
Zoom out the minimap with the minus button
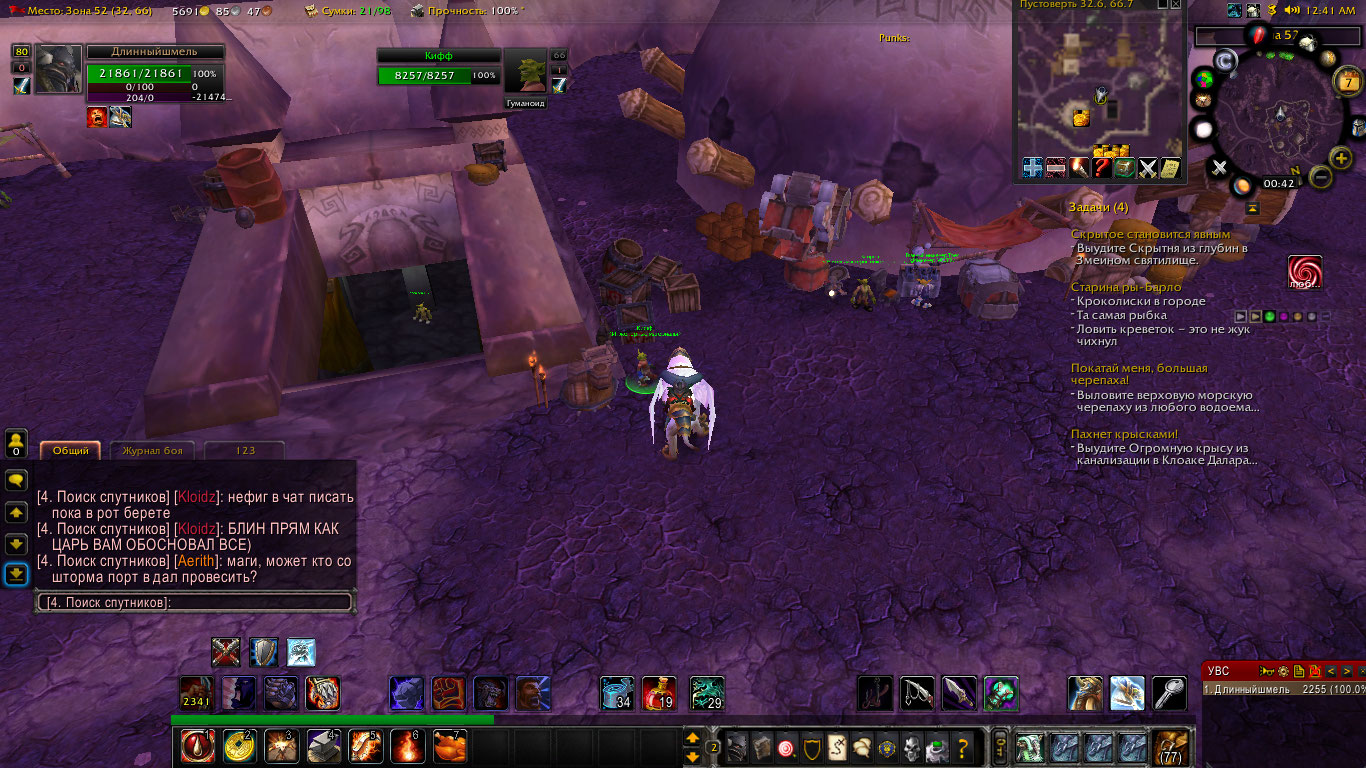[x=1320, y=178]
